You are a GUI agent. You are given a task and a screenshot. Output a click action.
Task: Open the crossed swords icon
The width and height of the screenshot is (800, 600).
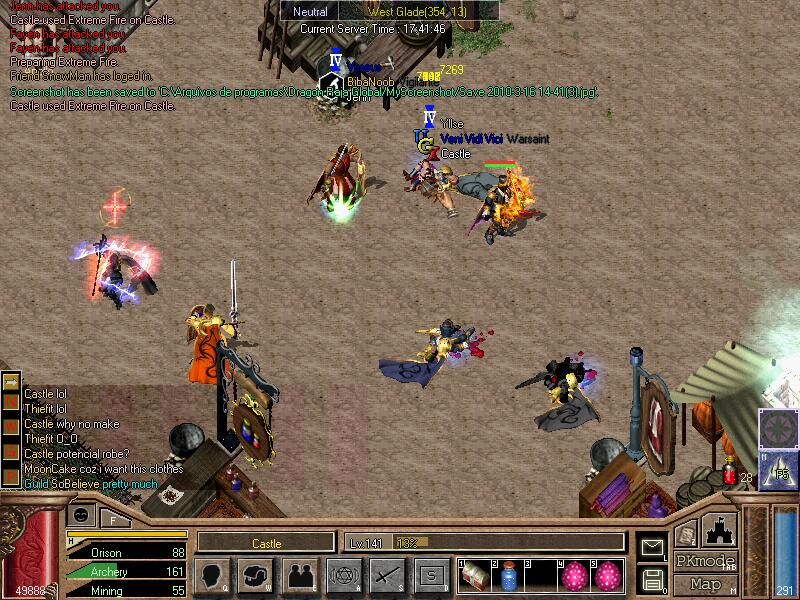[386, 575]
